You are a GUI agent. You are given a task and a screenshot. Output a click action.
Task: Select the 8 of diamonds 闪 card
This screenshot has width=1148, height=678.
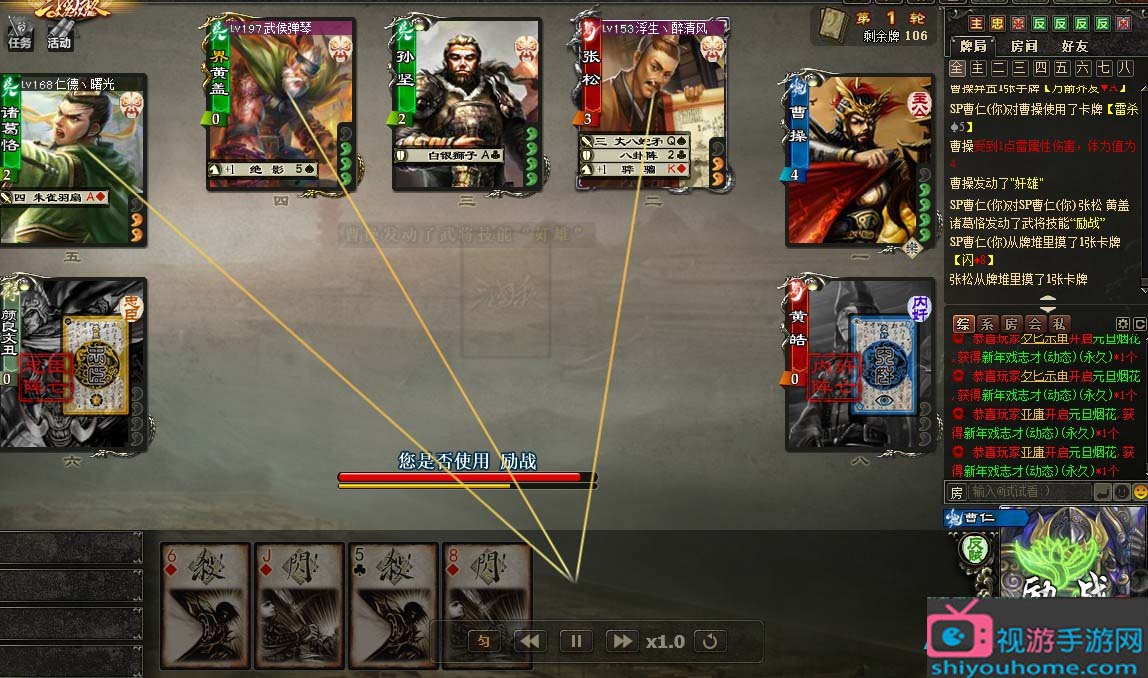[486, 605]
